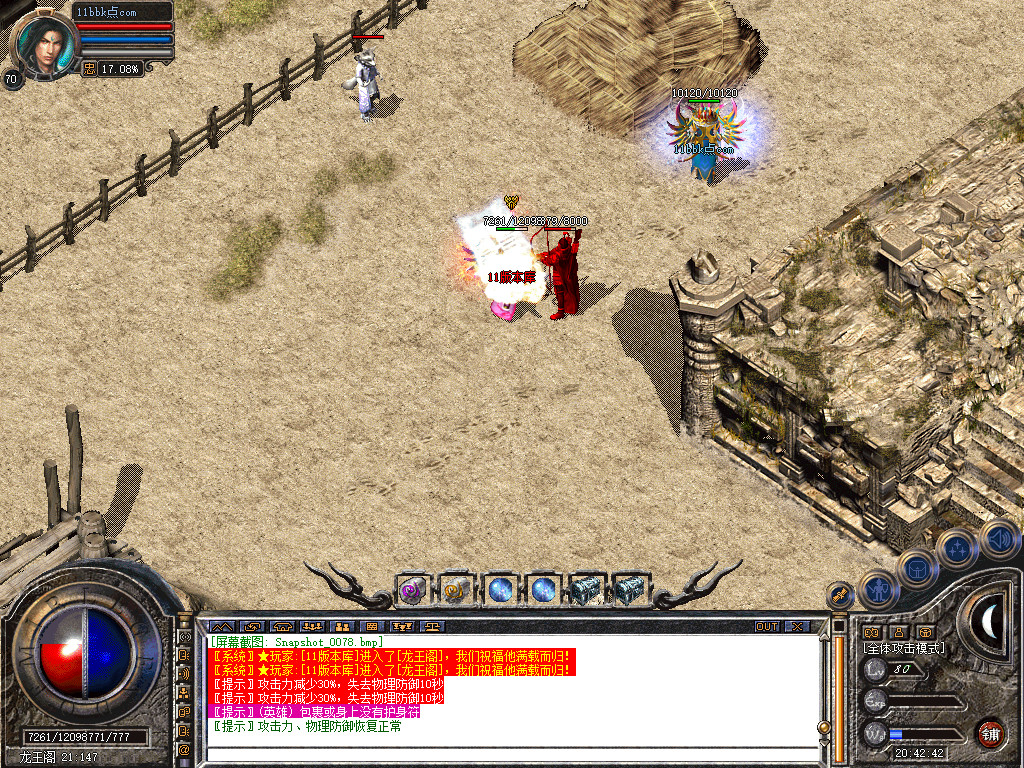Toggle sound with the speaker button
Screen dimensions: 1024x768
(x=998, y=537)
